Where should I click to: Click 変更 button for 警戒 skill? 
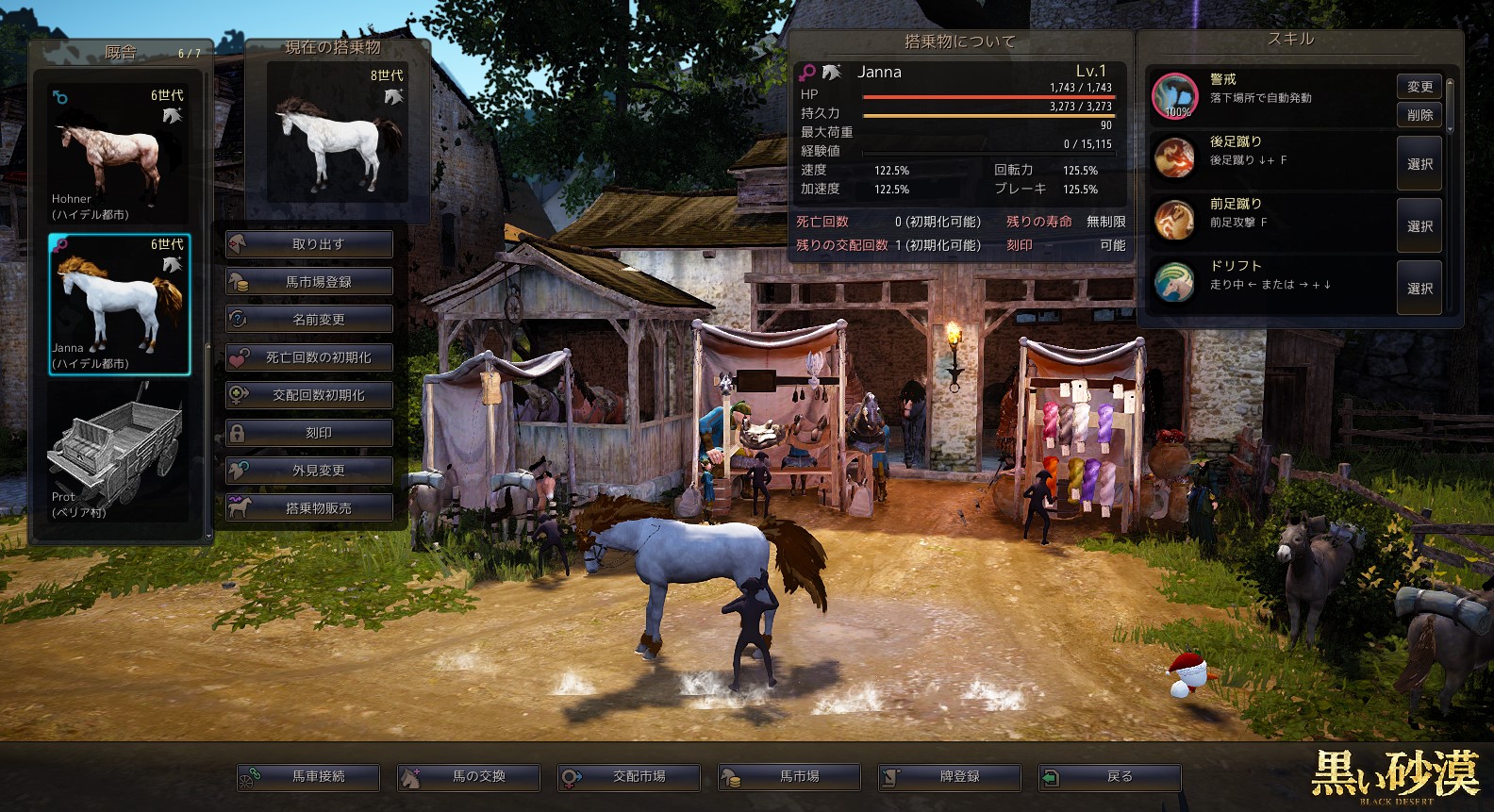click(1419, 87)
